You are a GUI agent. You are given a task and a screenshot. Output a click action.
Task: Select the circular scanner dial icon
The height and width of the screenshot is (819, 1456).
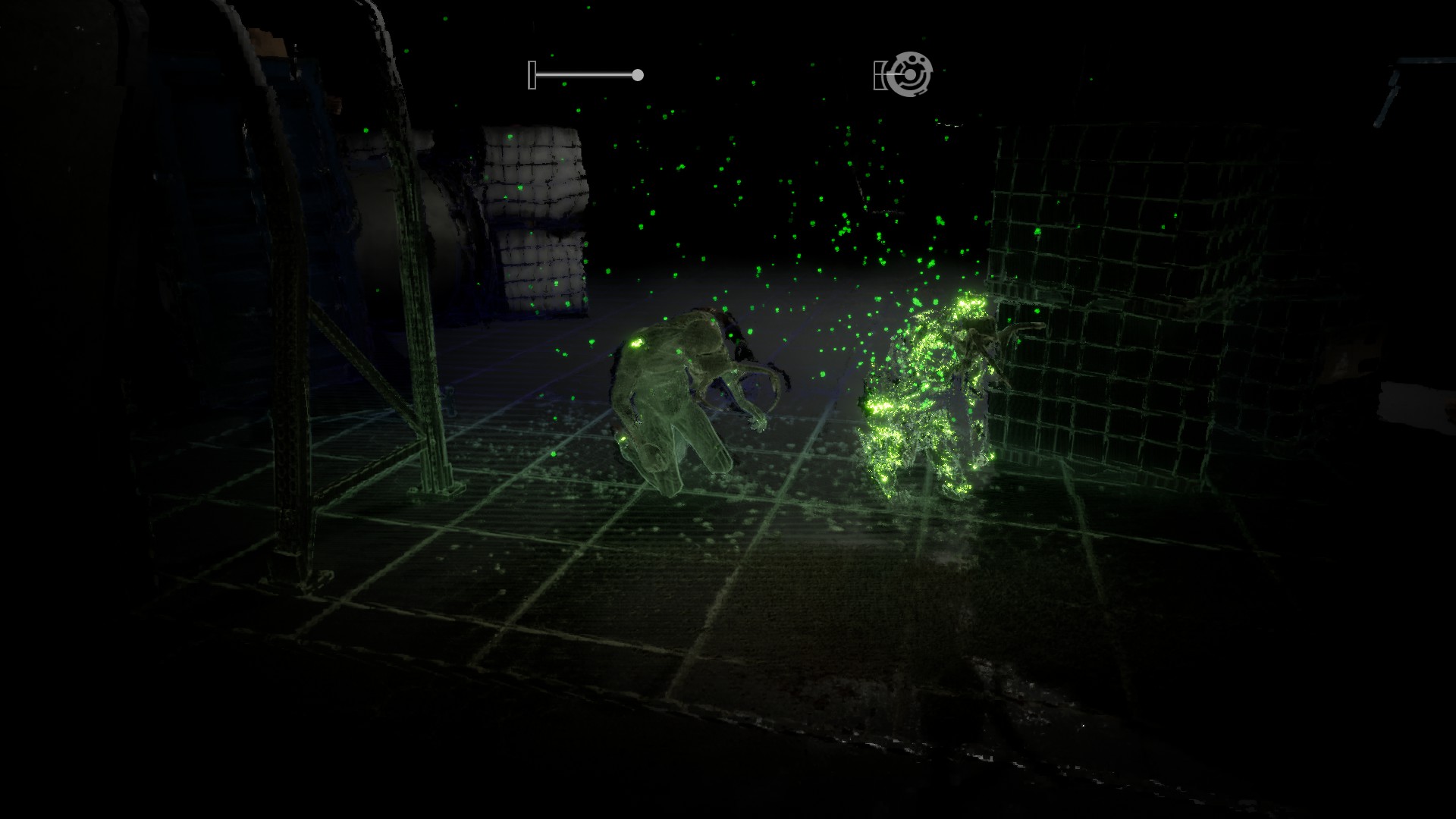click(909, 74)
